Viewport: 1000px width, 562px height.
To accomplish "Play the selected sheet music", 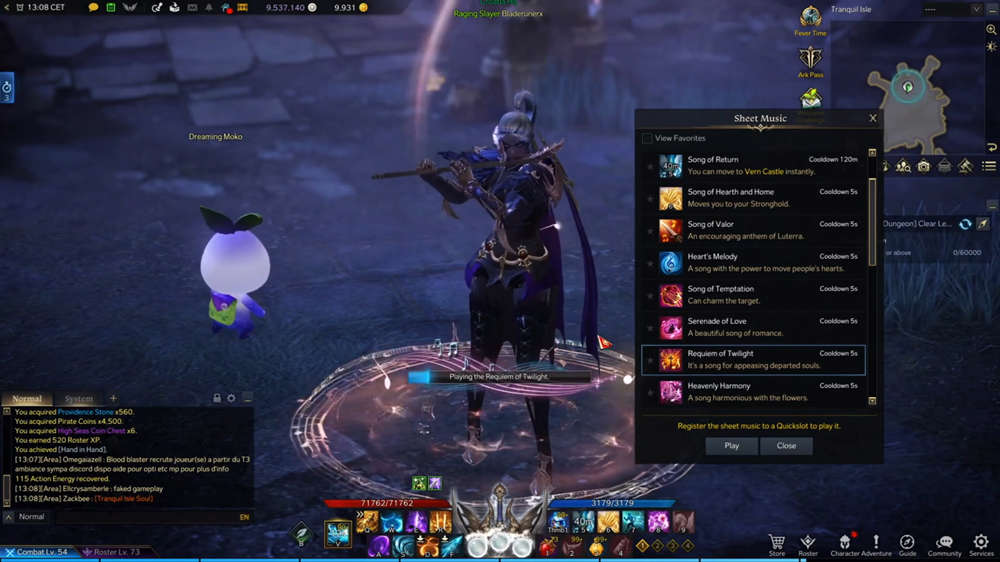I will [732, 446].
